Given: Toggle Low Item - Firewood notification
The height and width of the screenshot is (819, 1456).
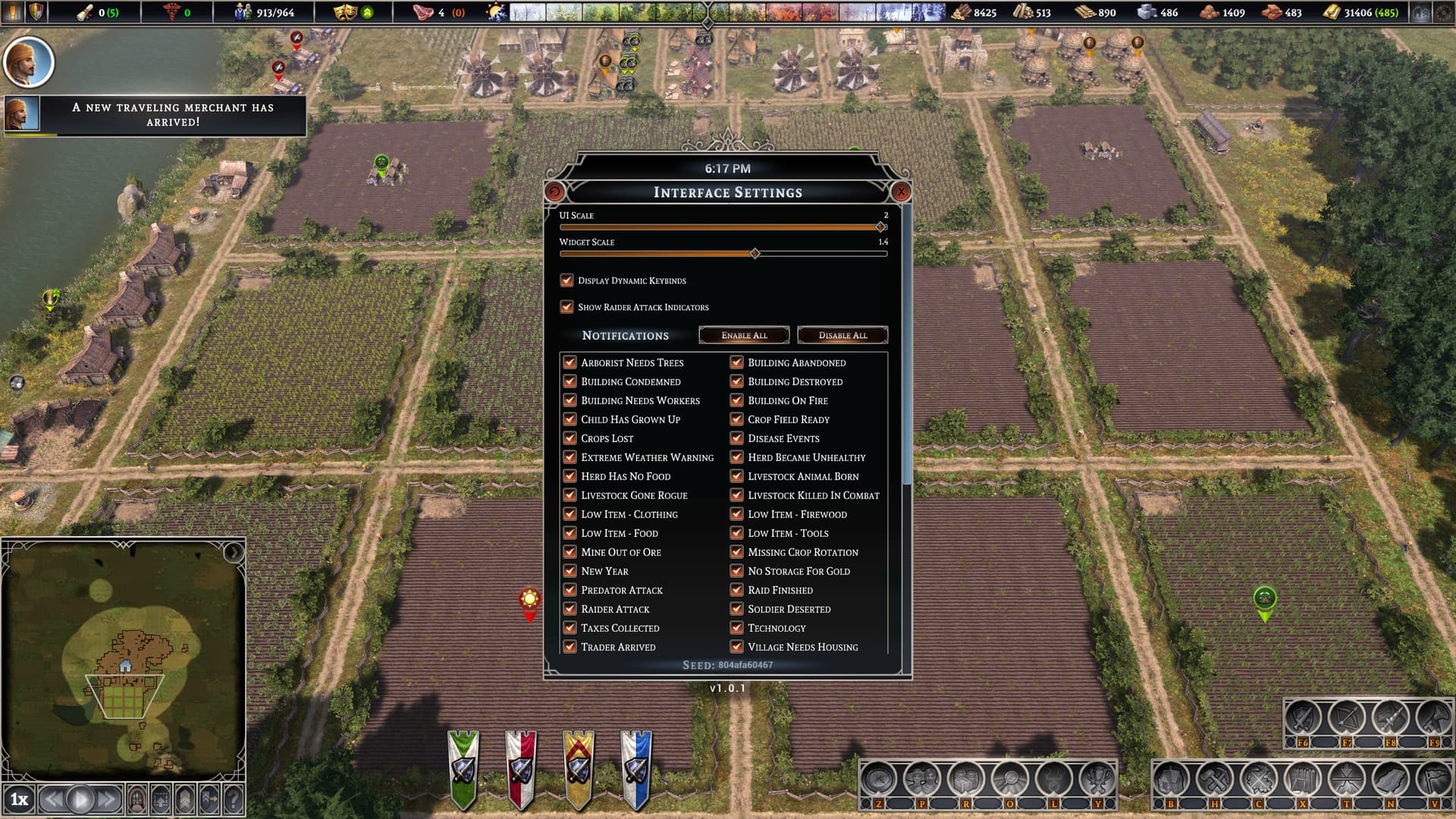Looking at the screenshot, I should tap(737, 514).
